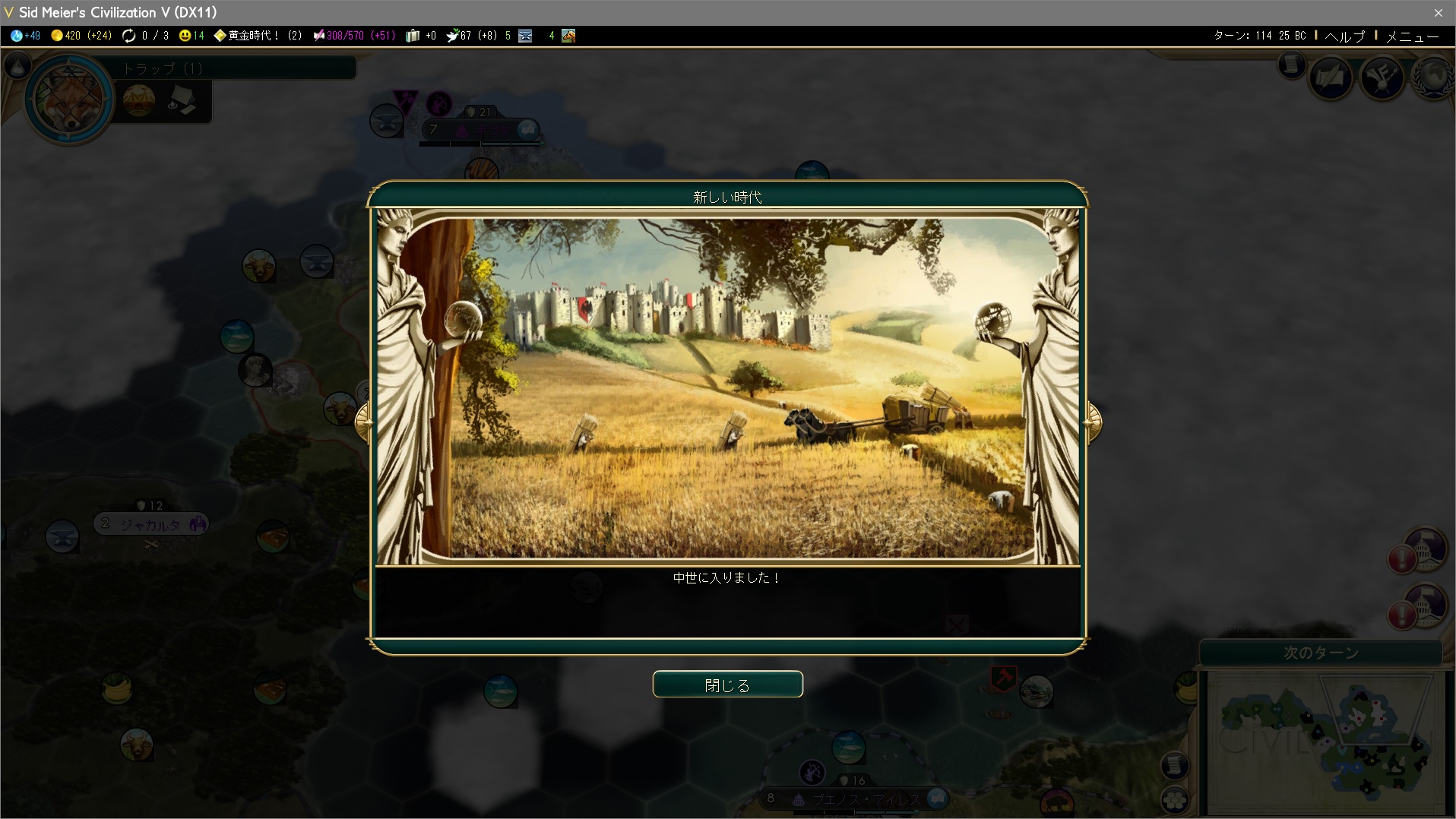Click the camp tent unlock icon
This screenshot has height=819, width=1456.
click(x=182, y=100)
